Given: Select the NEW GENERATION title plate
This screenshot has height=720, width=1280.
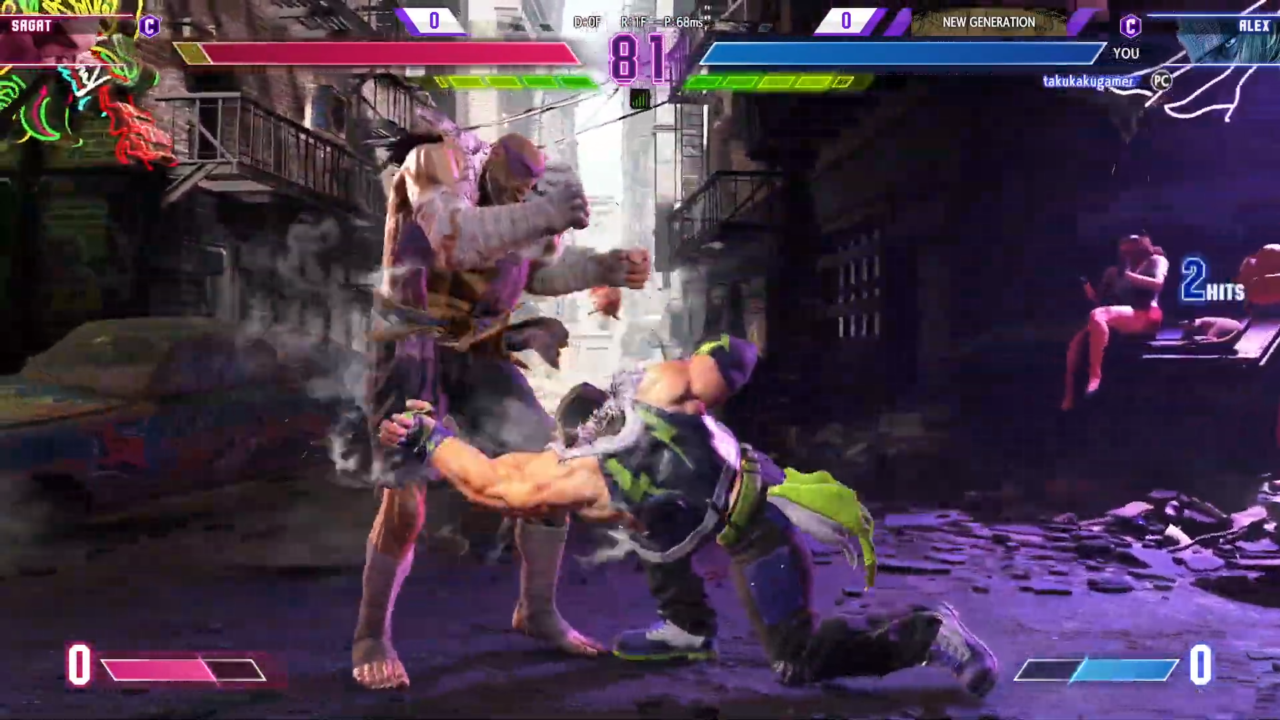Looking at the screenshot, I should pyautogui.click(x=988, y=22).
